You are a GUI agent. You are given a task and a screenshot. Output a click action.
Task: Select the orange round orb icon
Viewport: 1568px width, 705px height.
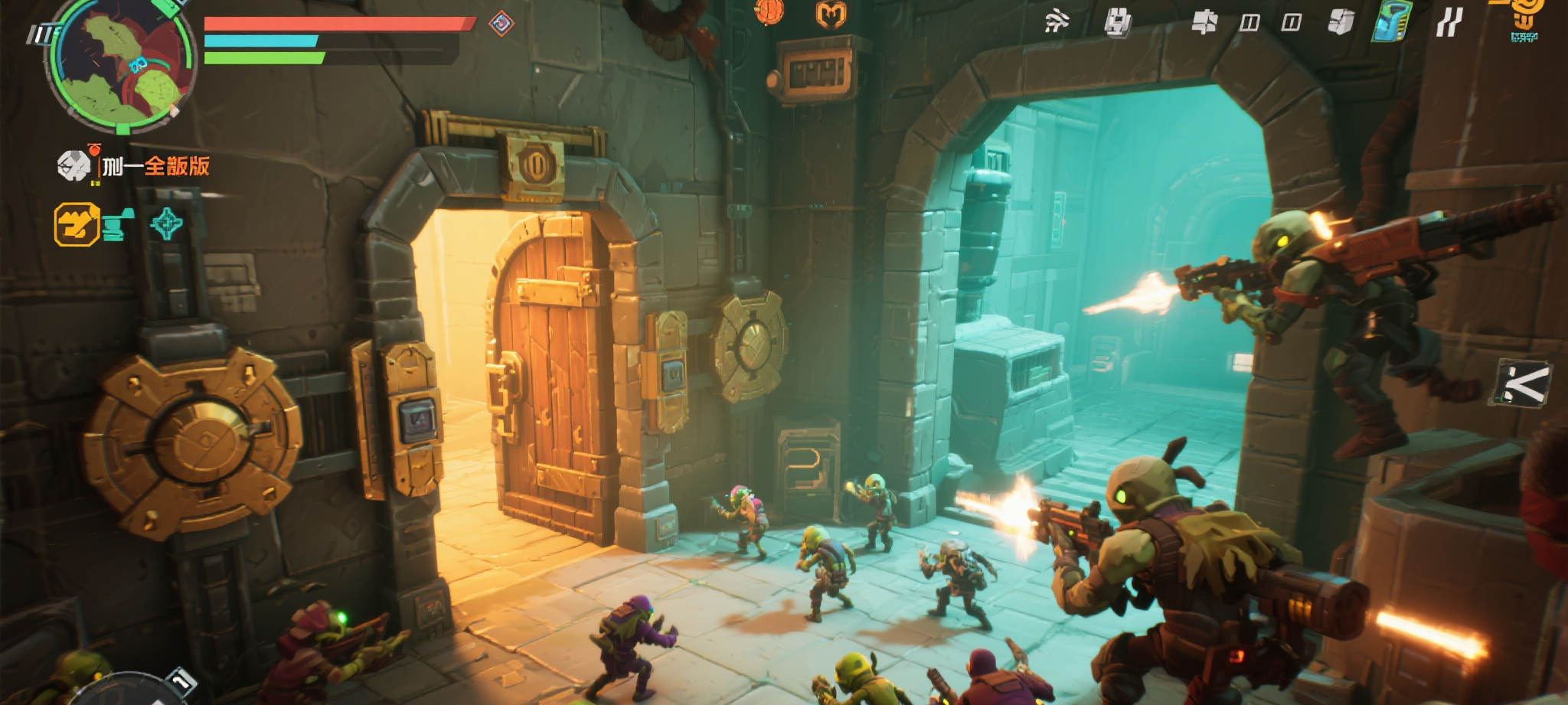coord(769,11)
